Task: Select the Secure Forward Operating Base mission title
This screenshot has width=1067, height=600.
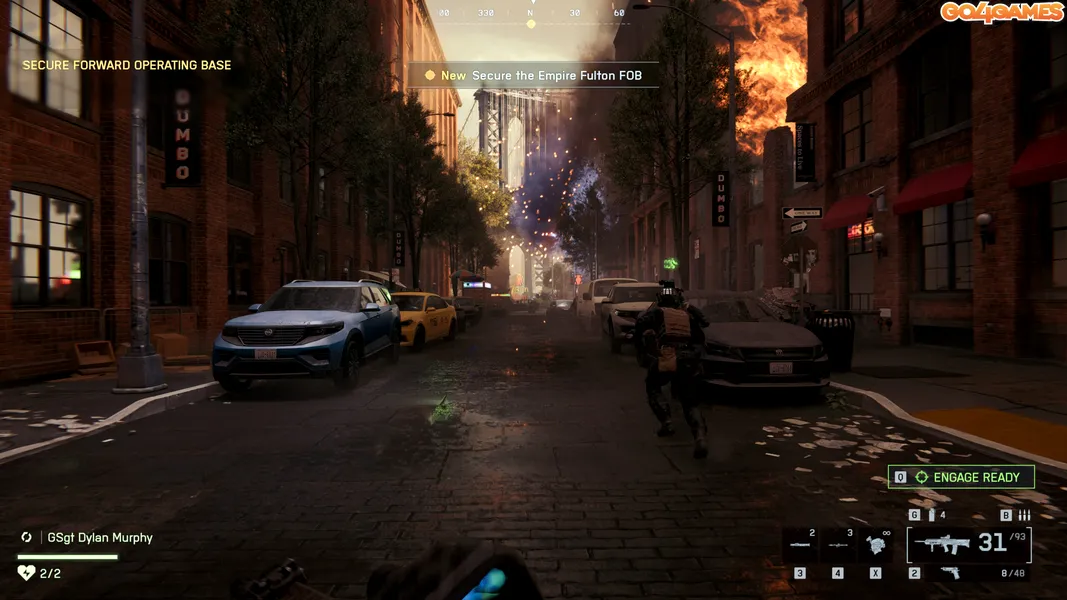Action: 127,65
